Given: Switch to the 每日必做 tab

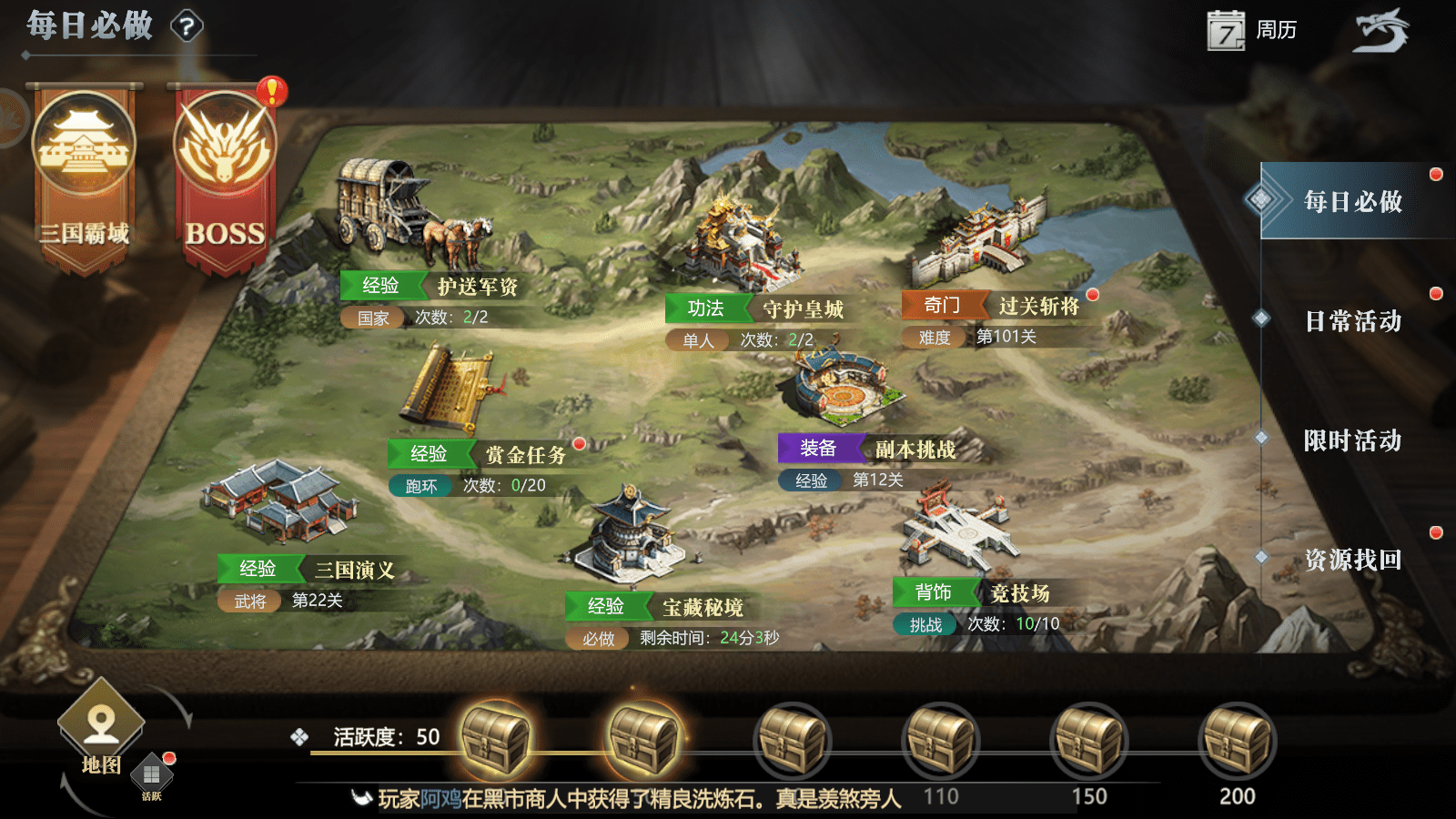Looking at the screenshot, I should (1352, 201).
